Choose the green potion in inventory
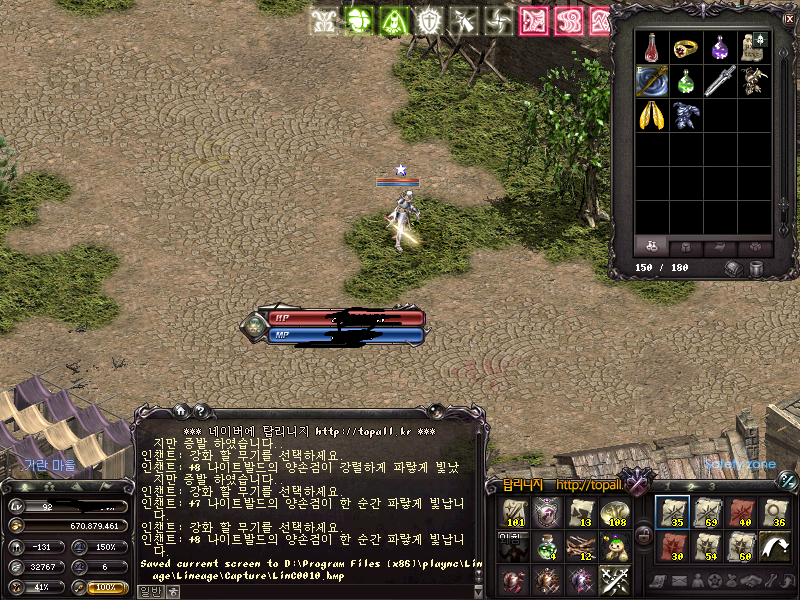Image resolution: width=800 pixels, height=600 pixels. [x=686, y=81]
